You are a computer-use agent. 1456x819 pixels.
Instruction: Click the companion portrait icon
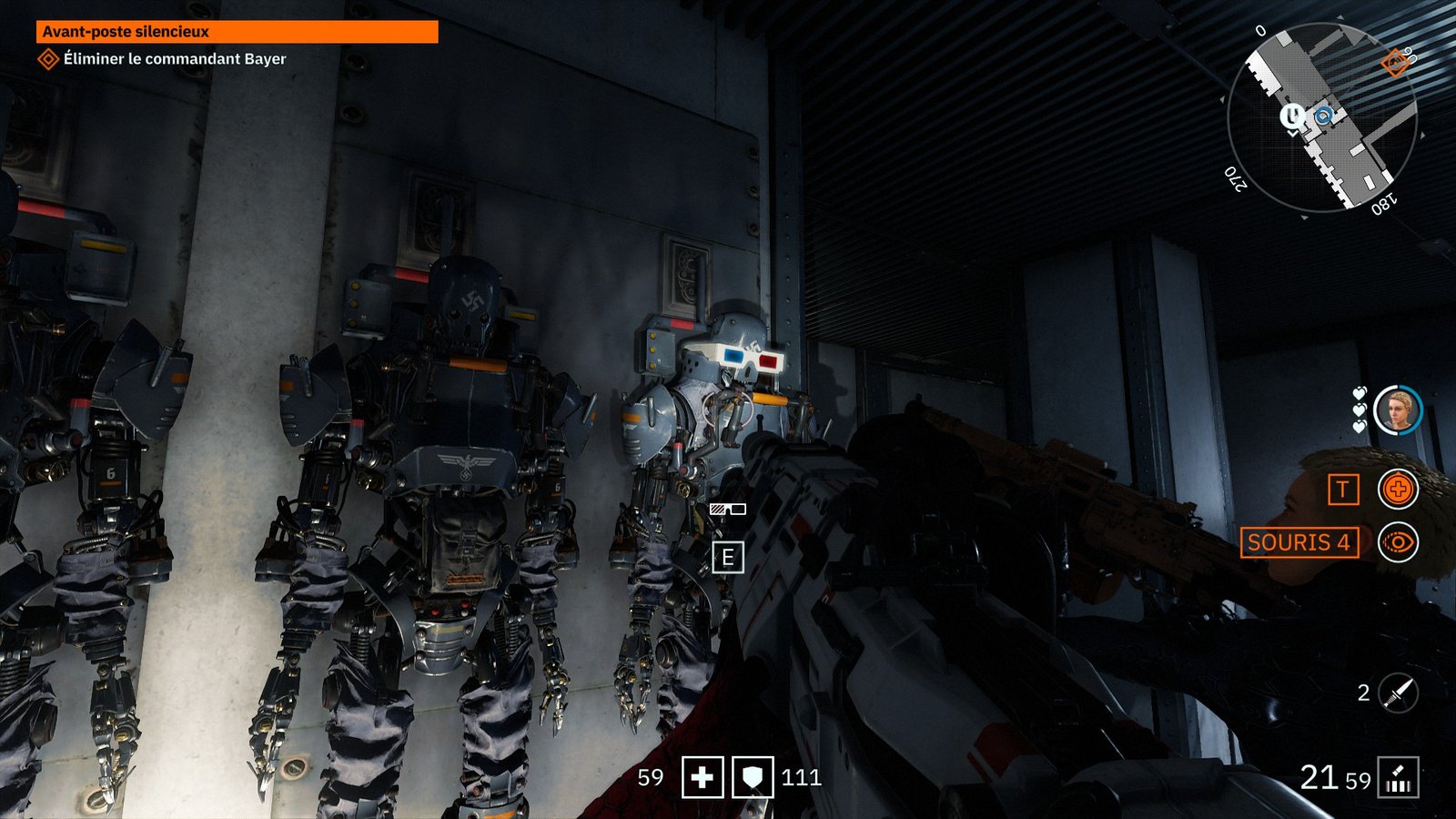(1397, 409)
